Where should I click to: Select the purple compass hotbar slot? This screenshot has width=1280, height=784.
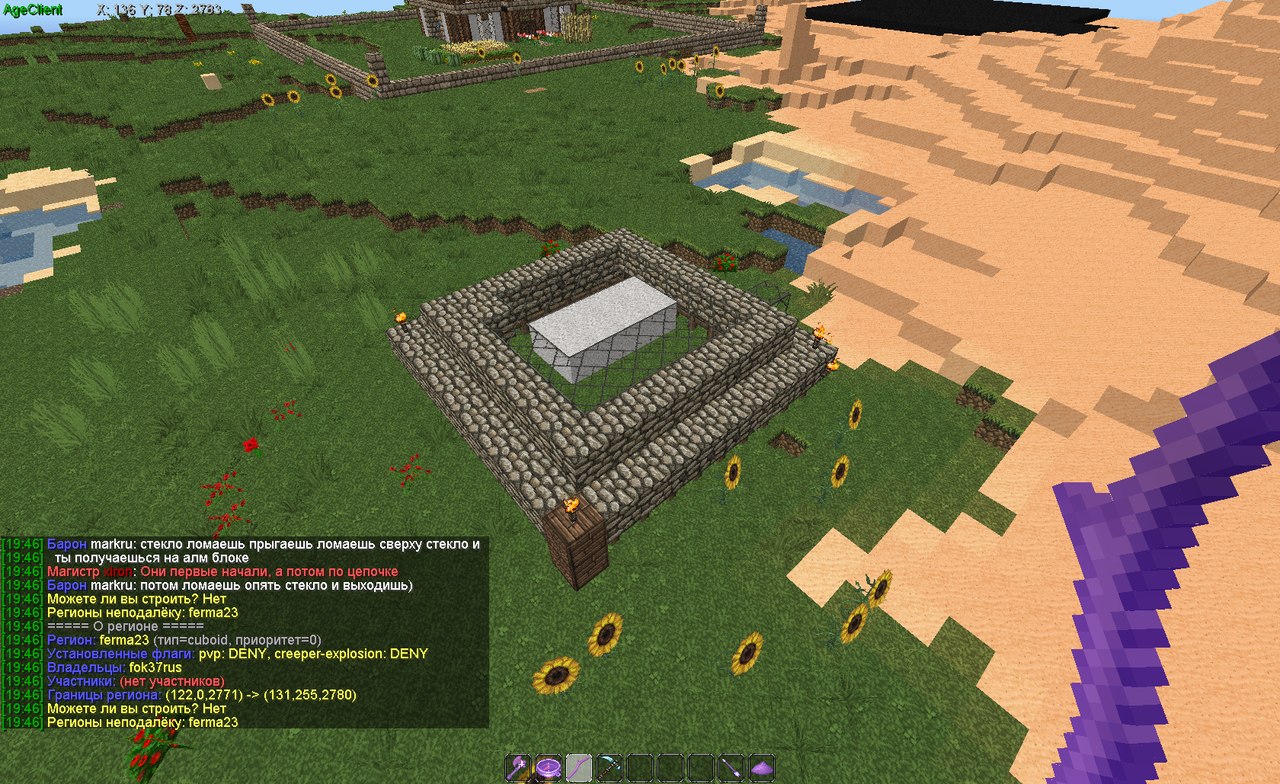coord(549,767)
